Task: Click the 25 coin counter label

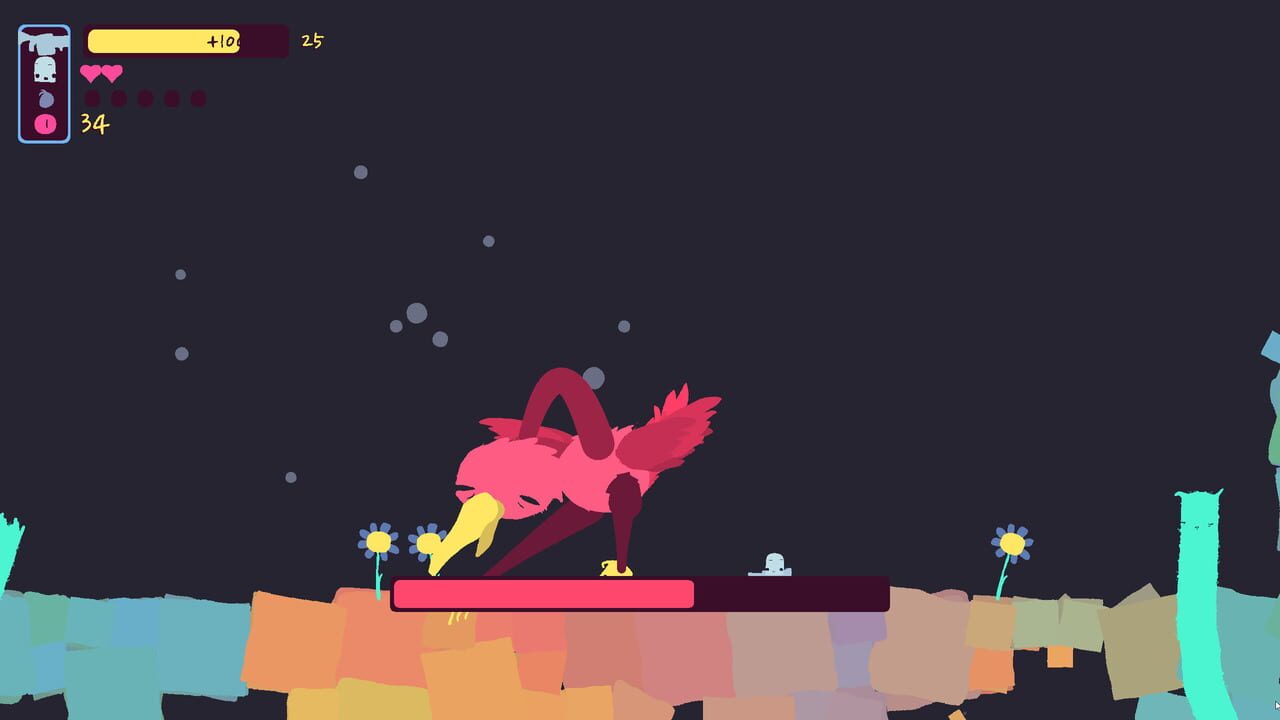Action: [x=312, y=41]
